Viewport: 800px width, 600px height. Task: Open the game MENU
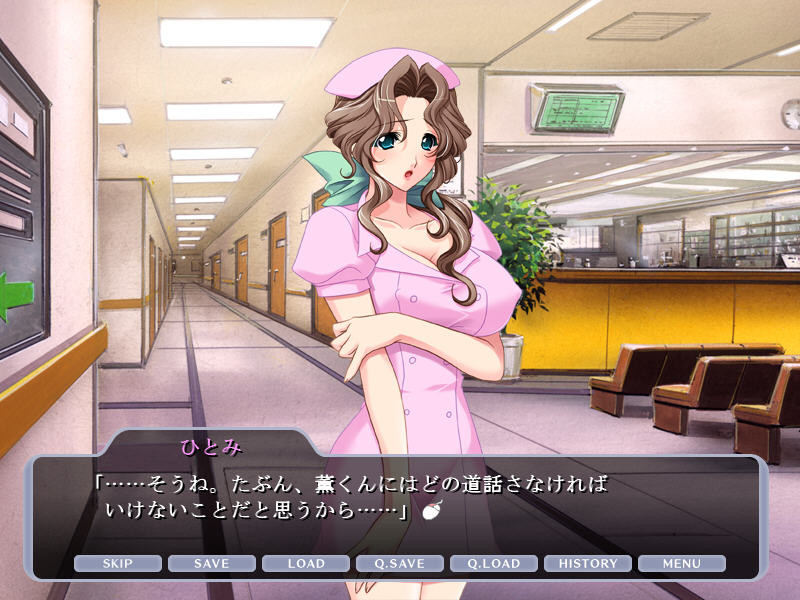point(682,563)
